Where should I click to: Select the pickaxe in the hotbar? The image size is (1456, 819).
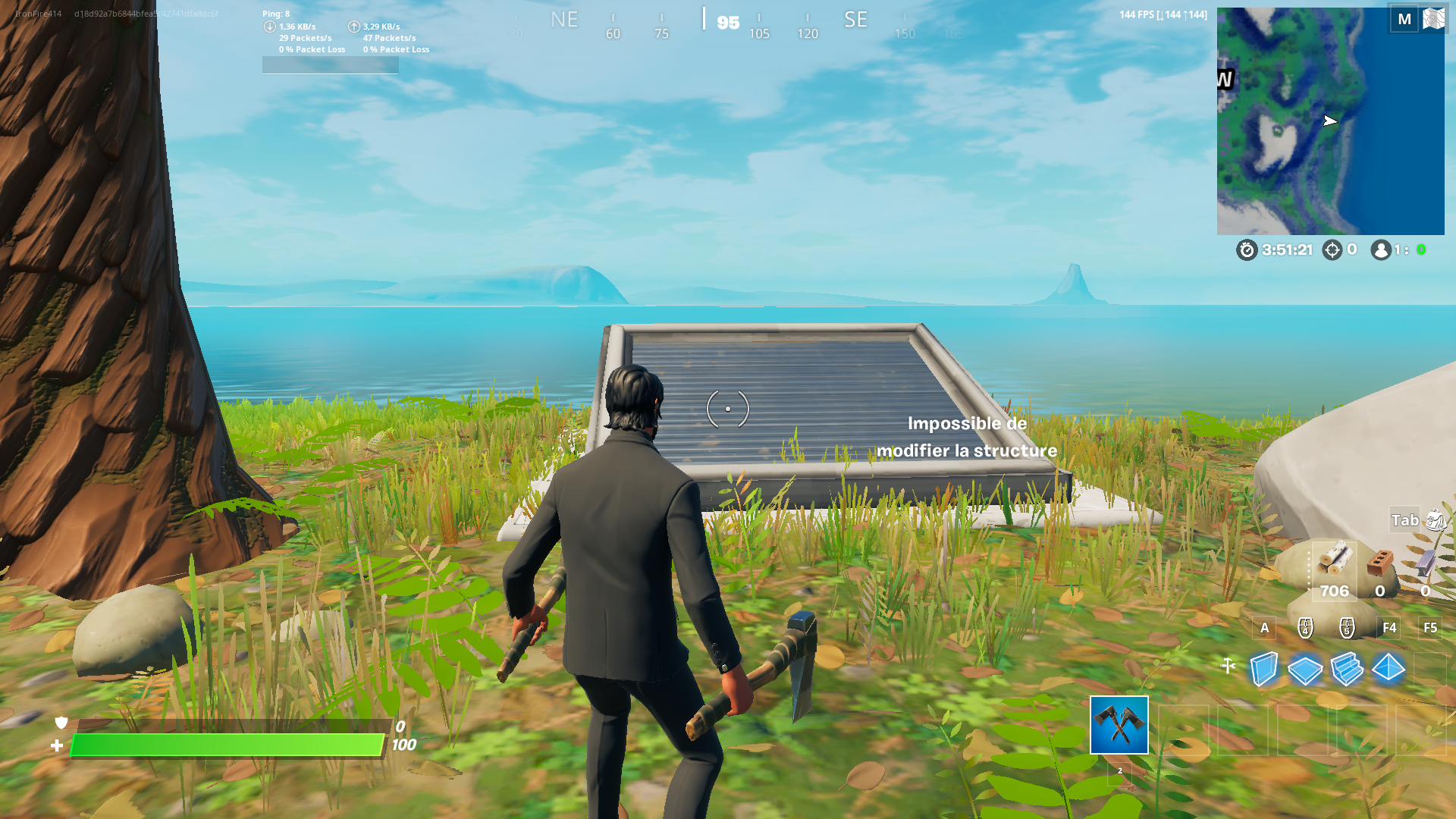pyautogui.click(x=1119, y=726)
